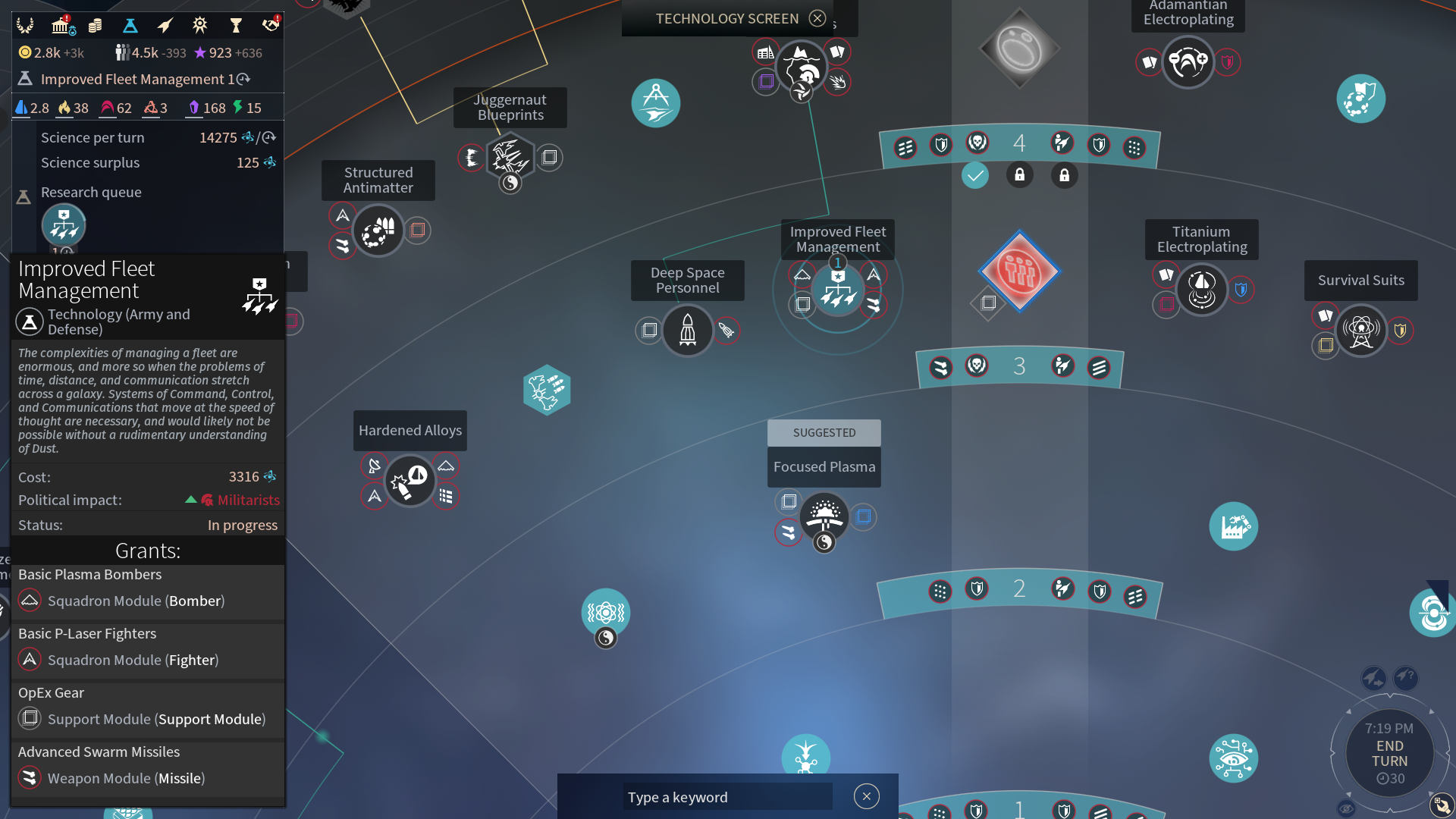Screen dimensions: 1456x819
Task: Open the red diamond population technology
Action: [1019, 271]
